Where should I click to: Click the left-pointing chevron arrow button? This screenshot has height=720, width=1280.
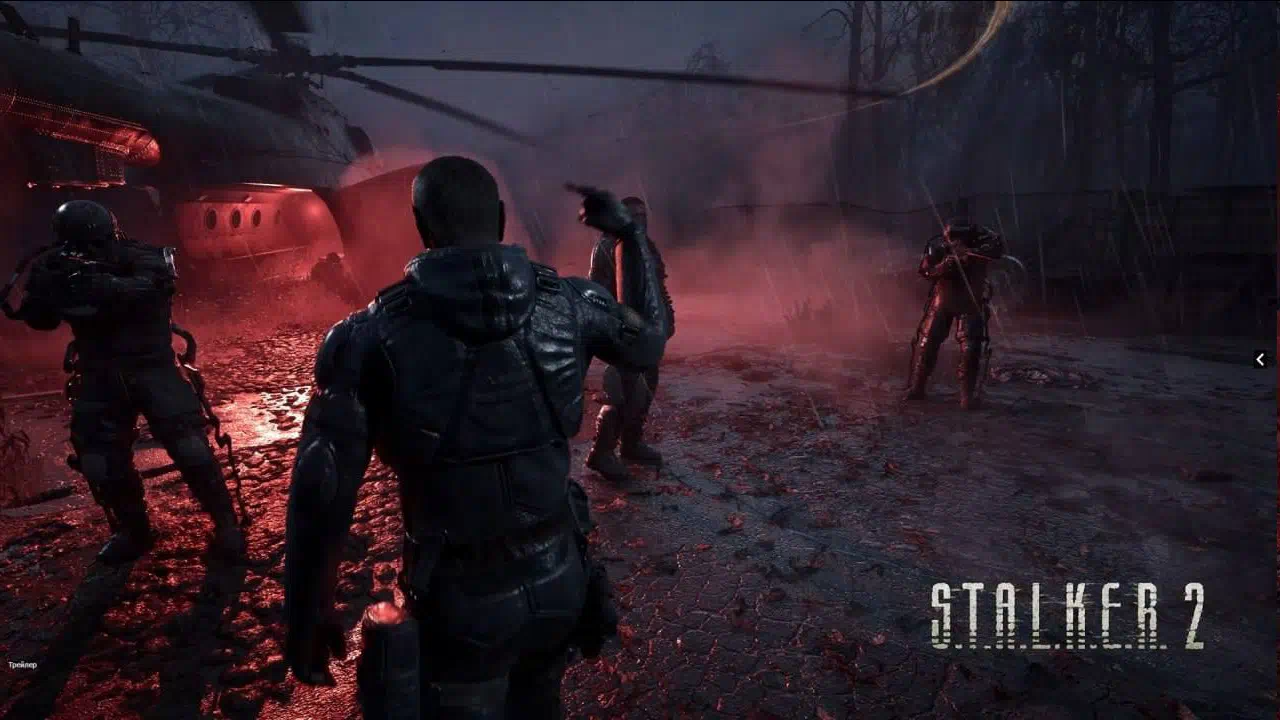click(1260, 359)
